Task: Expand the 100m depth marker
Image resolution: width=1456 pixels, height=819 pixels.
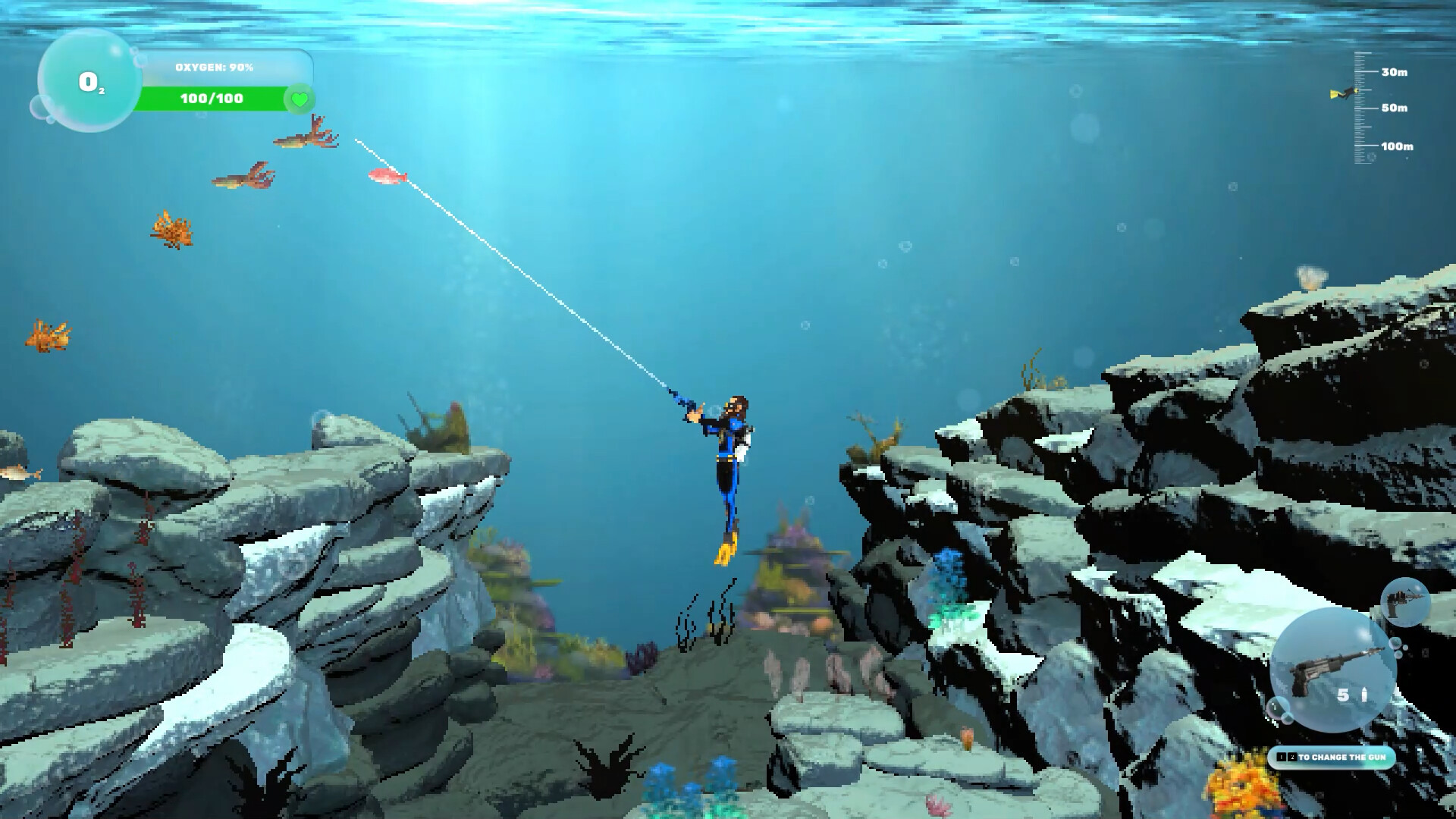Action: [x=1396, y=146]
